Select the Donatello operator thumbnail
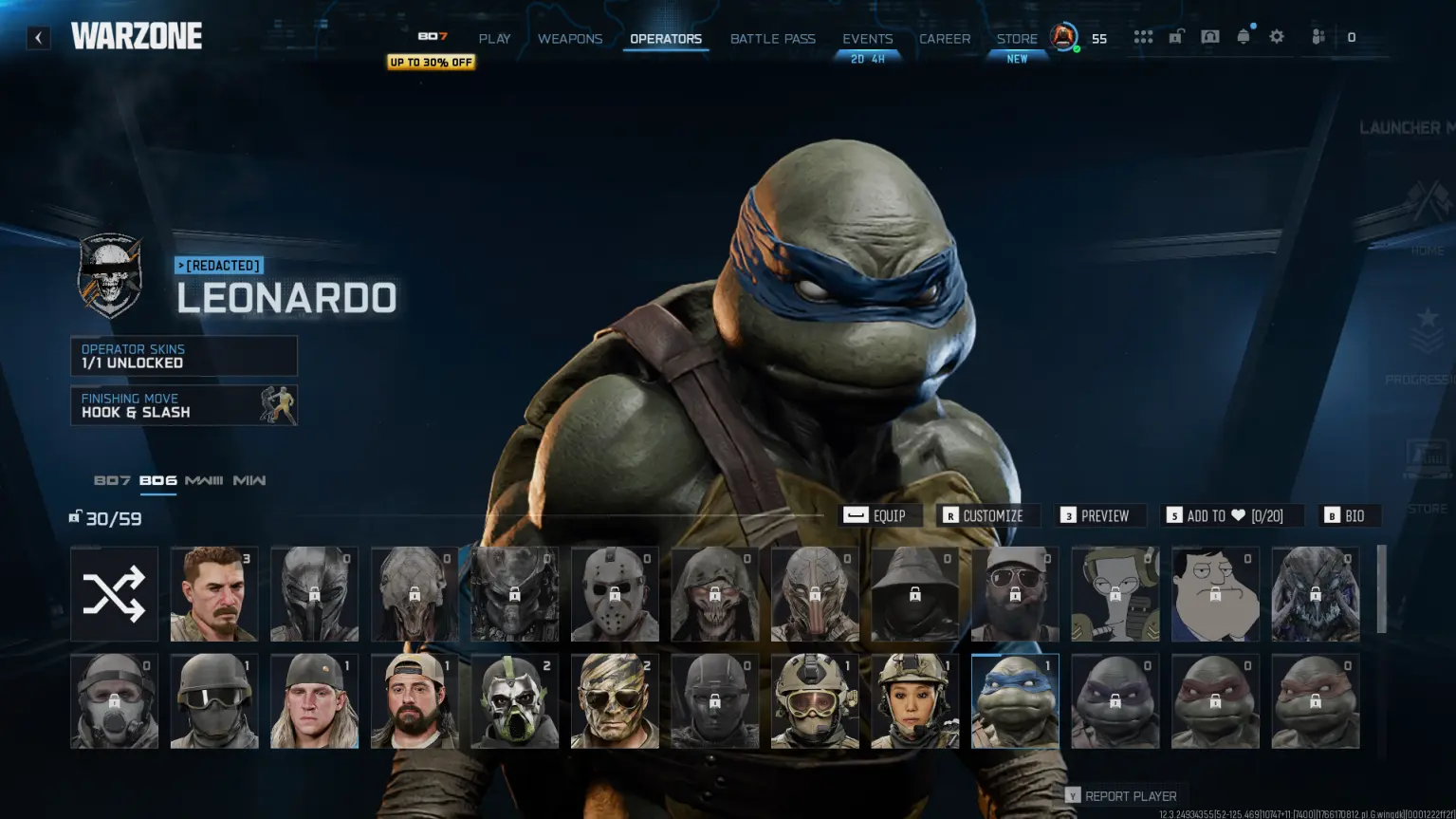This screenshot has width=1456, height=819. coord(1115,700)
